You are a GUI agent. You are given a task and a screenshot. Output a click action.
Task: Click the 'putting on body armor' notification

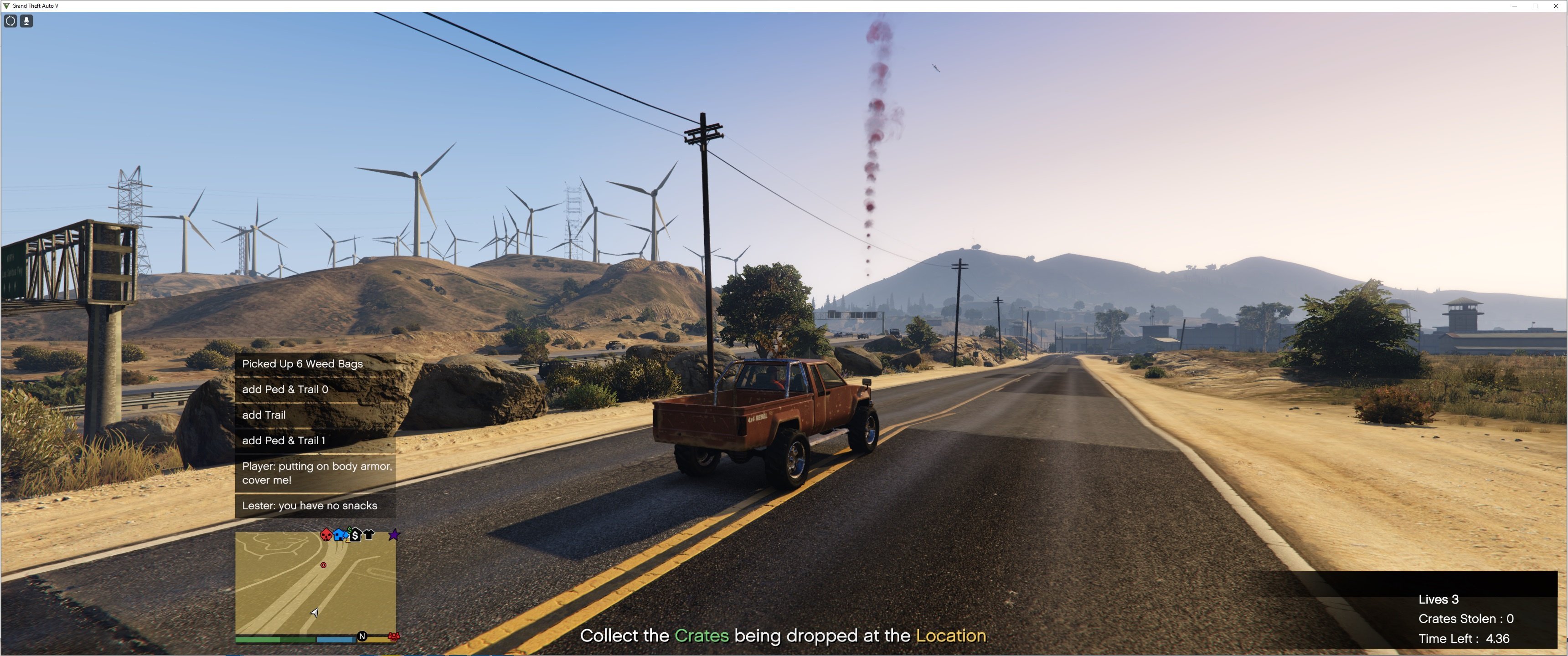point(315,473)
